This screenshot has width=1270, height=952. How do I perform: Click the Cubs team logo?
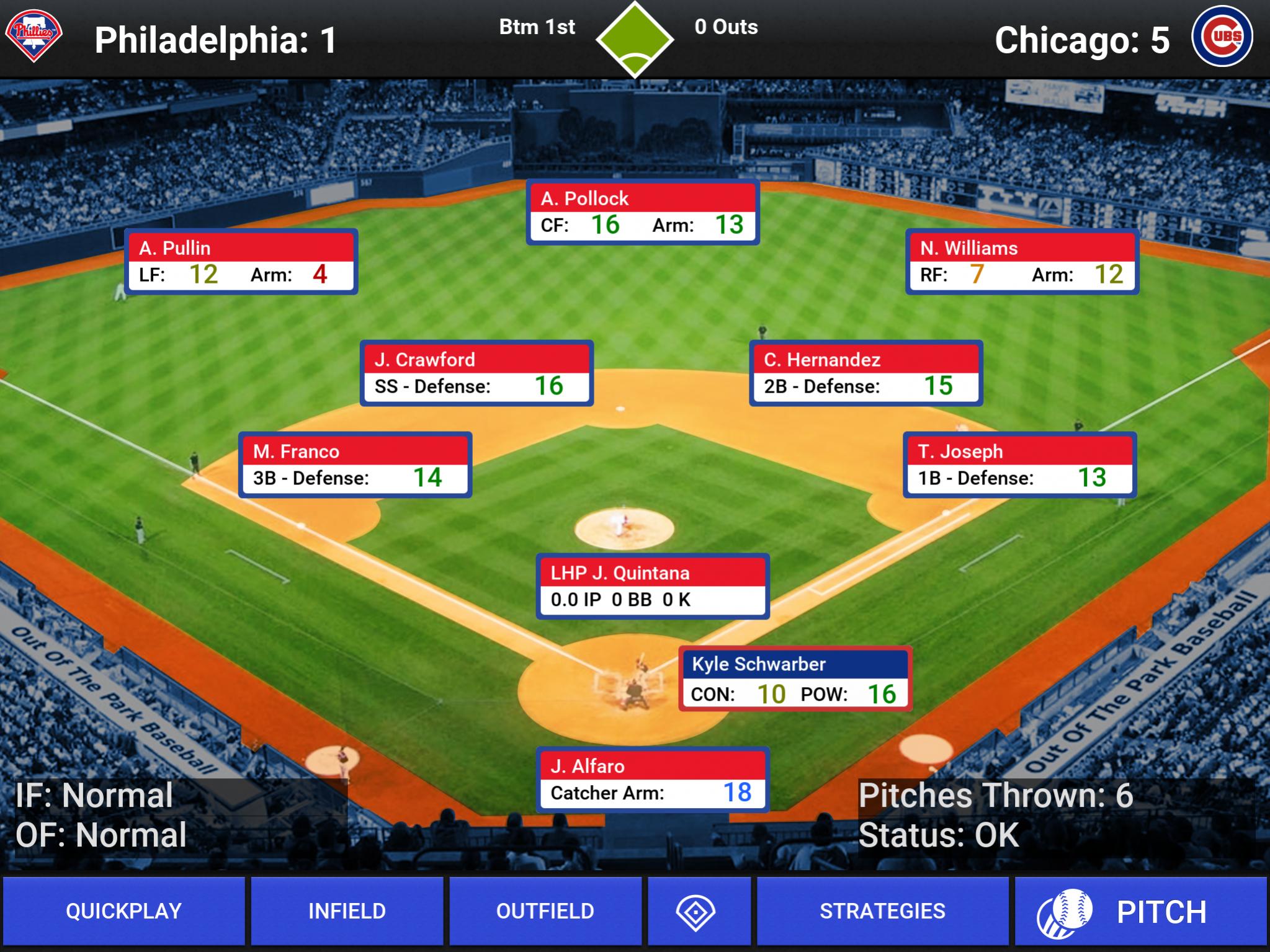1222,36
